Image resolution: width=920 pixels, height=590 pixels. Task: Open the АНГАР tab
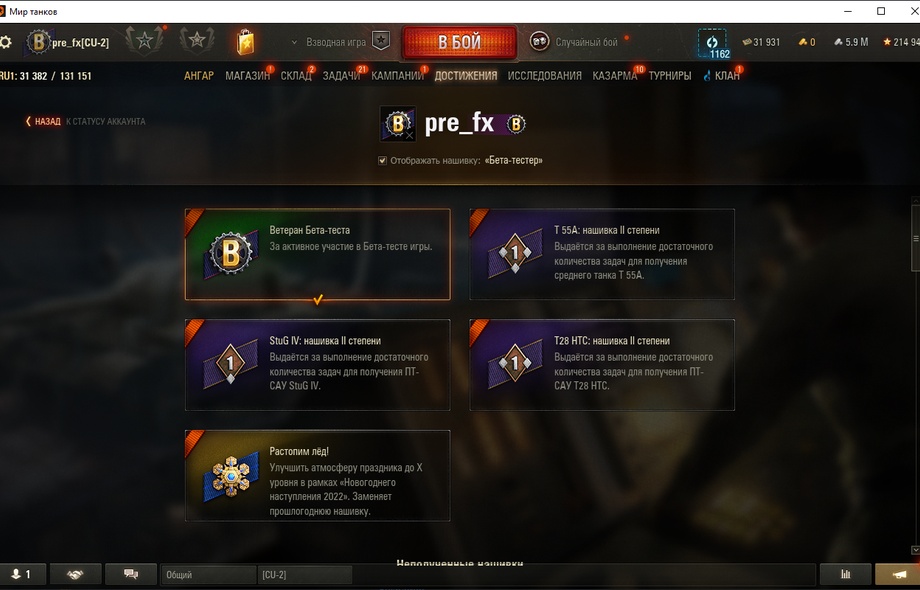coord(199,76)
